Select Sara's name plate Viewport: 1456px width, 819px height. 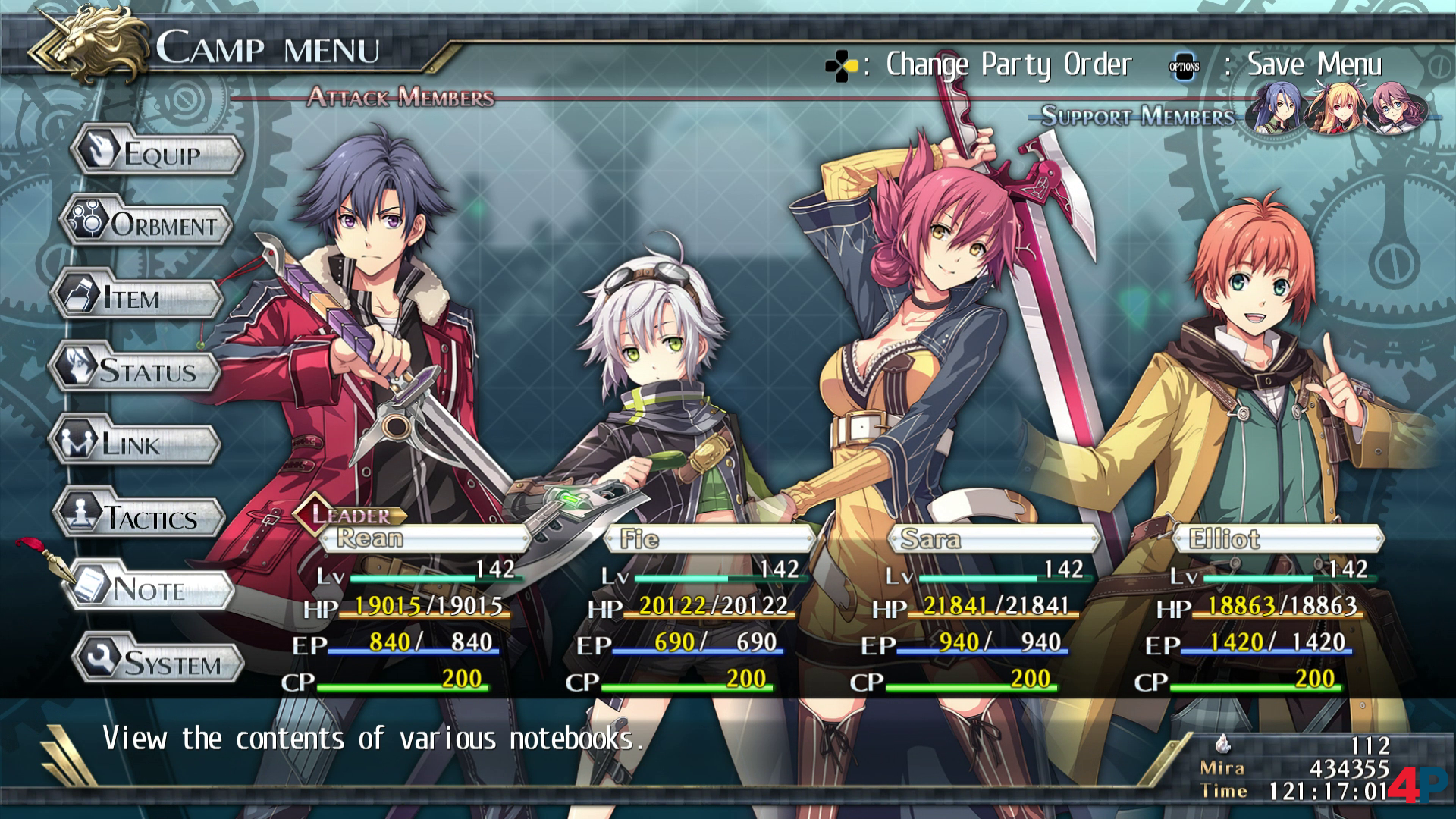[x=993, y=539]
